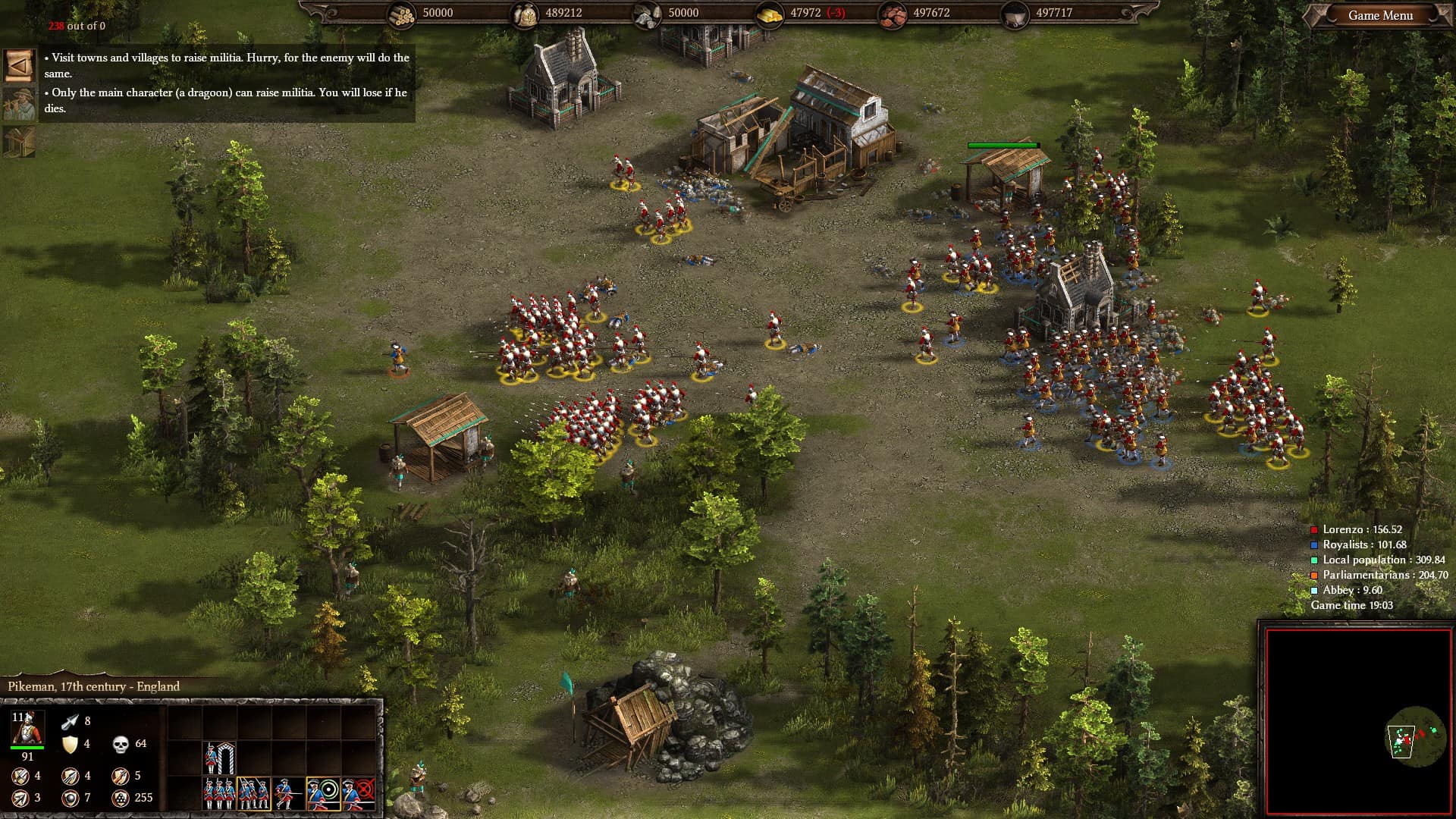The width and height of the screenshot is (1456, 819).
Task: Activate the sentry box guard command
Action: click(219, 758)
